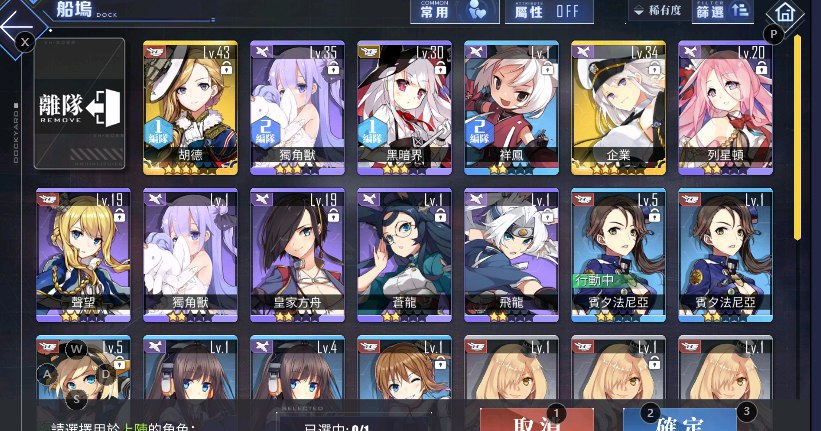The image size is (821, 431).
Task: Return to the home screen via house icon
Action: [784, 14]
